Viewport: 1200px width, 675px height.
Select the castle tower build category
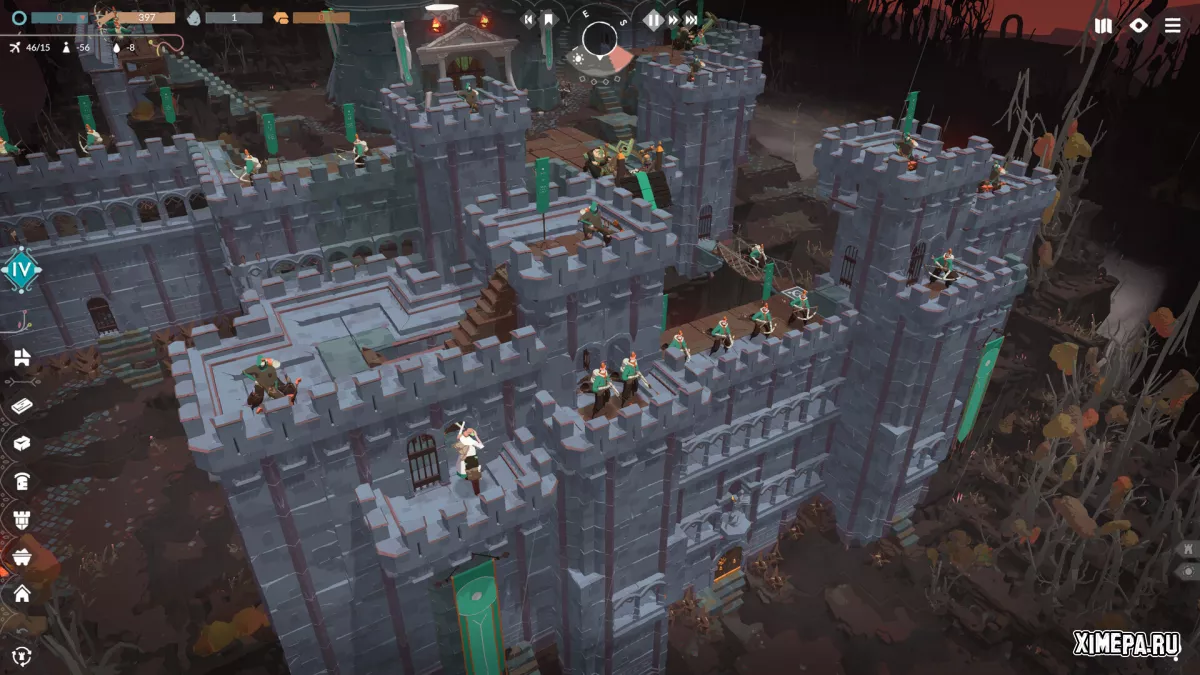(21, 519)
